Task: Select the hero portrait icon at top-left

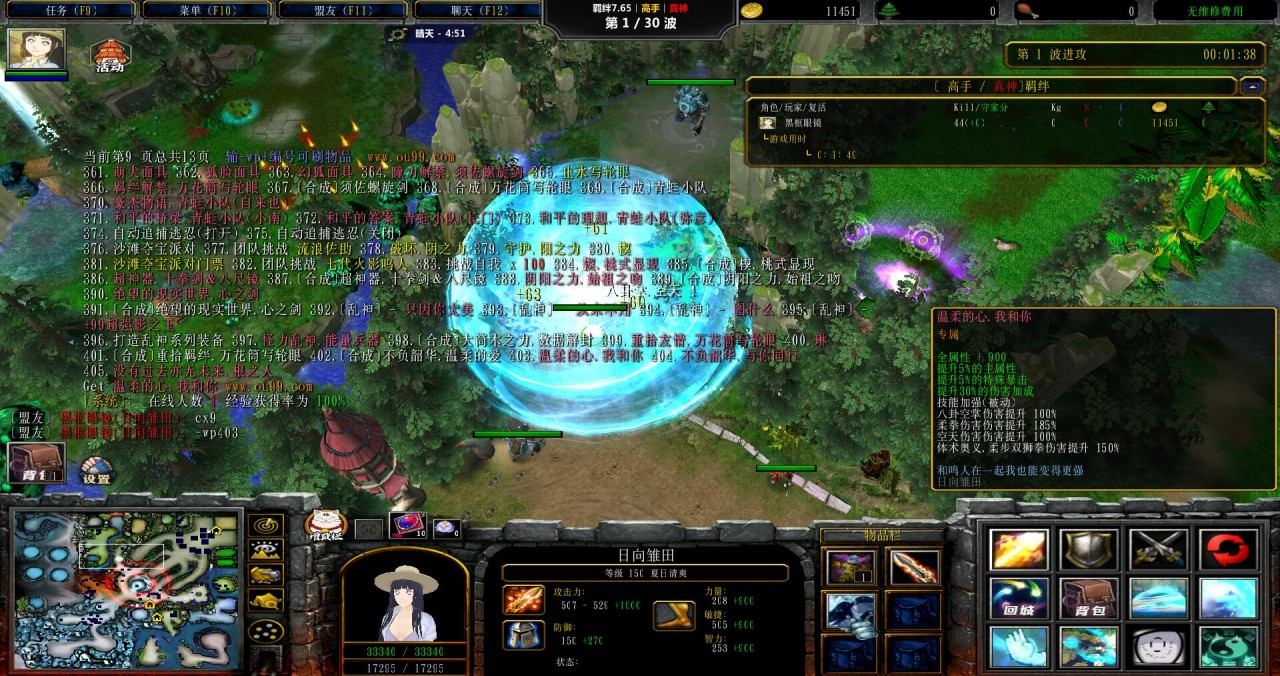Action: pos(37,48)
